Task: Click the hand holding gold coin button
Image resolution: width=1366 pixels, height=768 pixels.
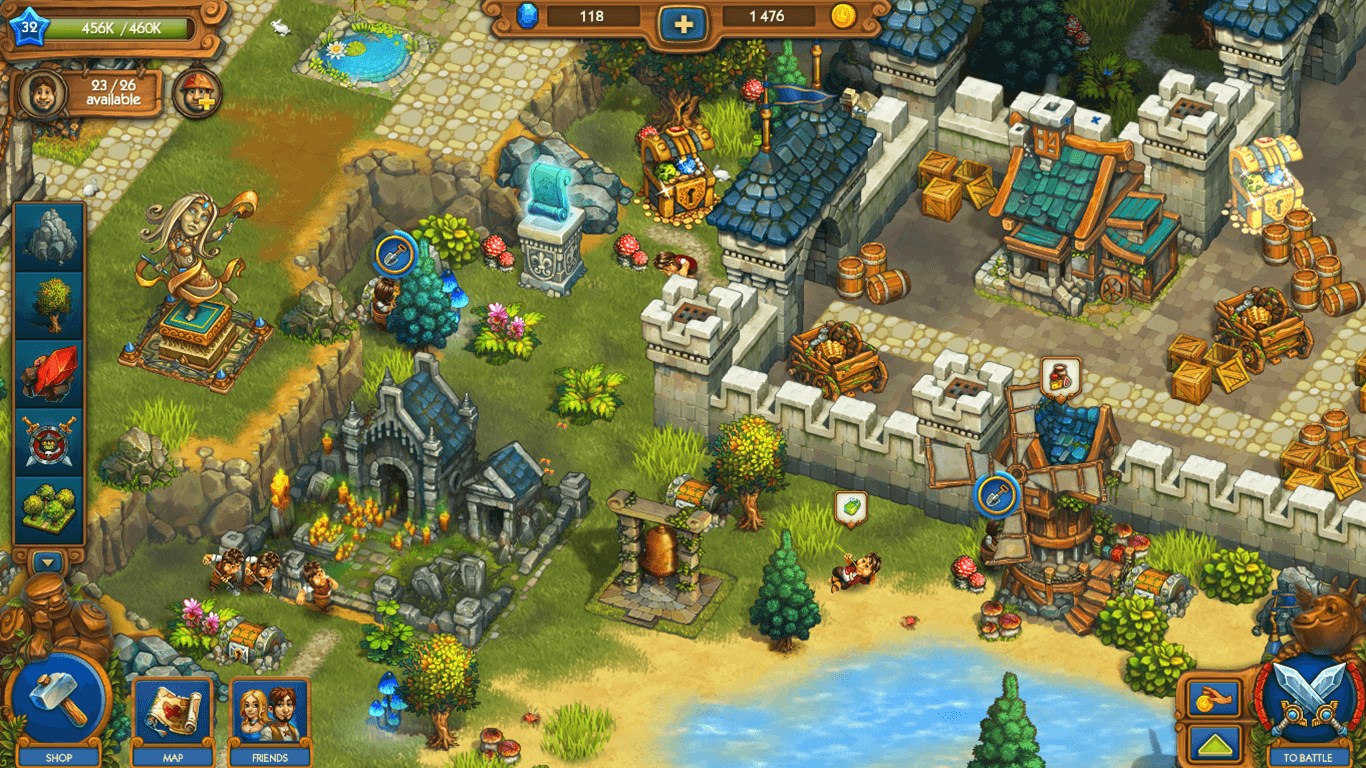Action: point(1214,699)
